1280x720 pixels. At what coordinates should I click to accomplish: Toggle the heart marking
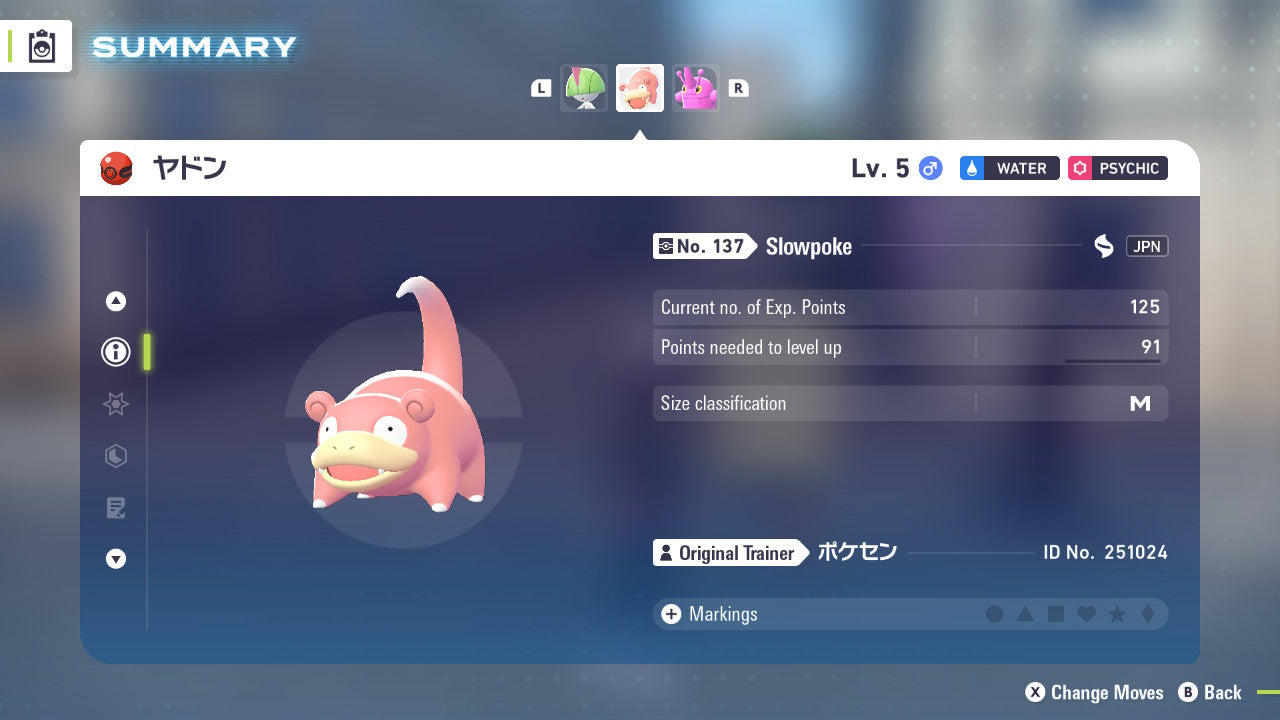click(x=1086, y=614)
